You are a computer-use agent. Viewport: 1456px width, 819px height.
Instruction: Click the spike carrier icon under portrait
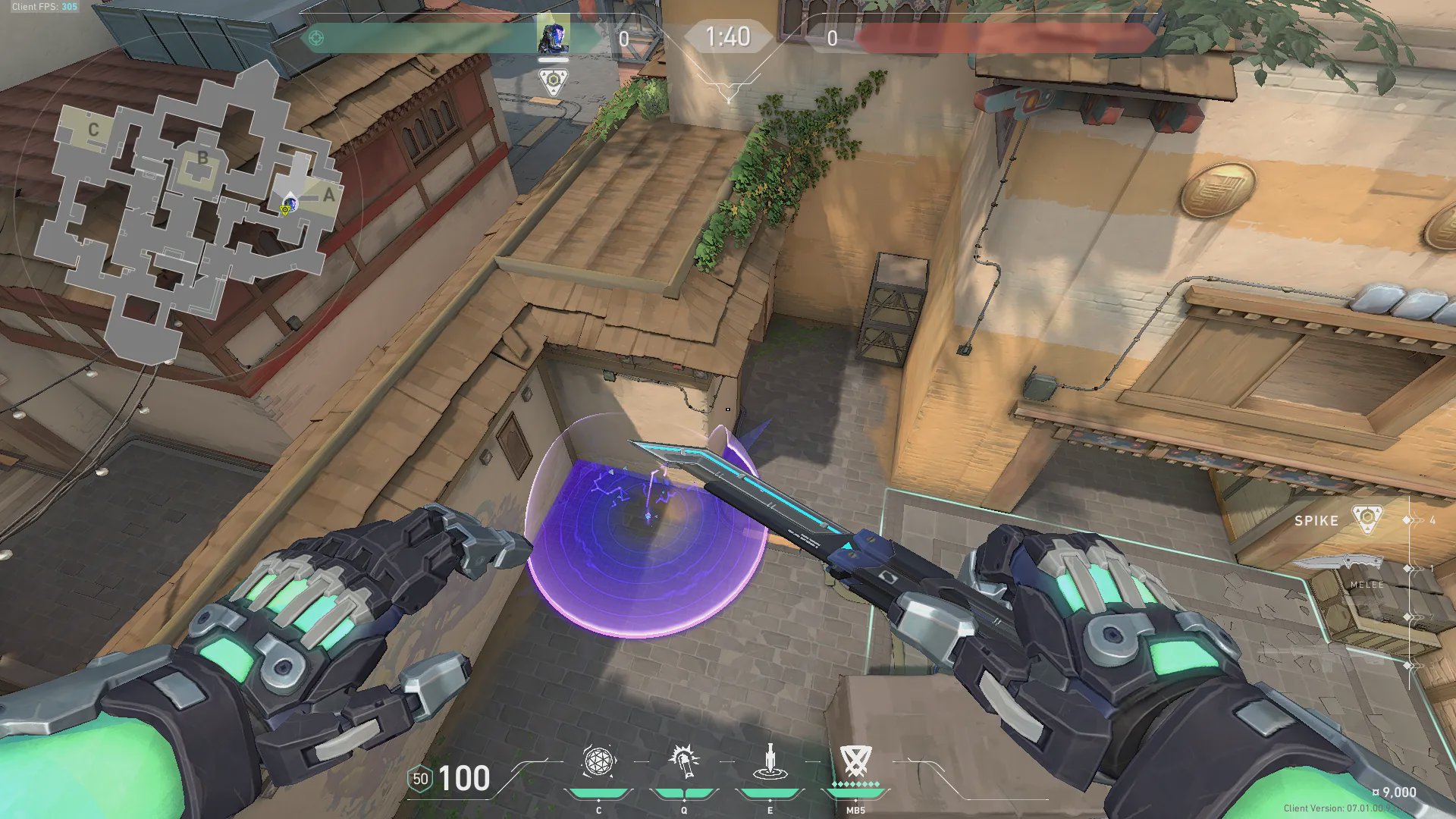(553, 81)
